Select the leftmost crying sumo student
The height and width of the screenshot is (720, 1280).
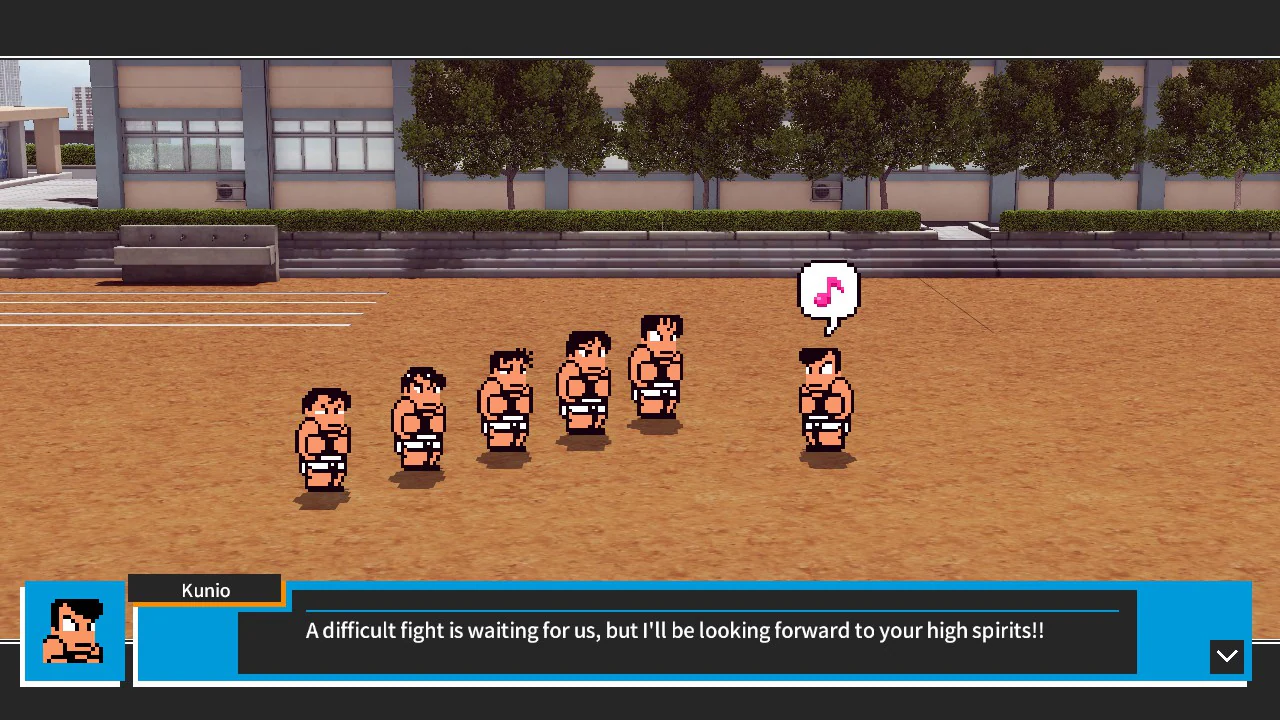pos(322,440)
